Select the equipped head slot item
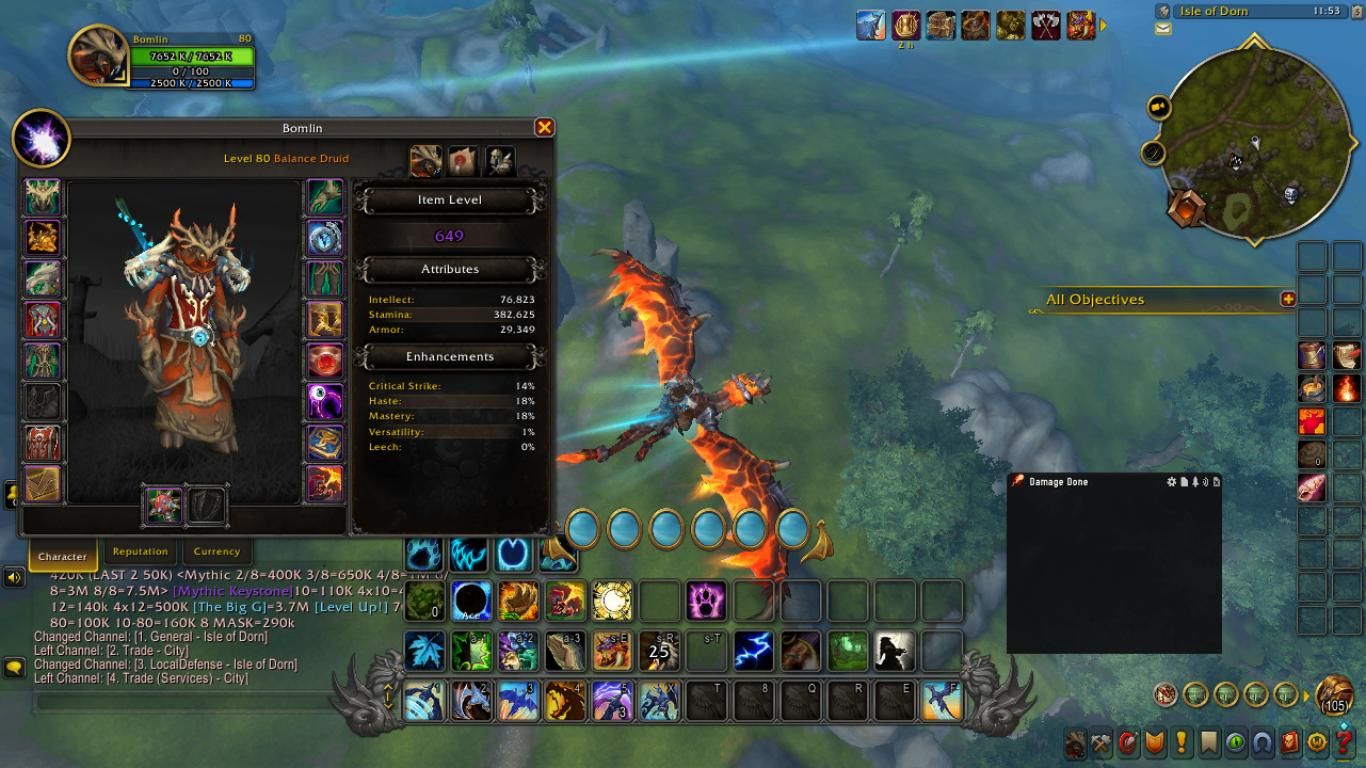The width and height of the screenshot is (1366, 768). (x=42, y=198)
